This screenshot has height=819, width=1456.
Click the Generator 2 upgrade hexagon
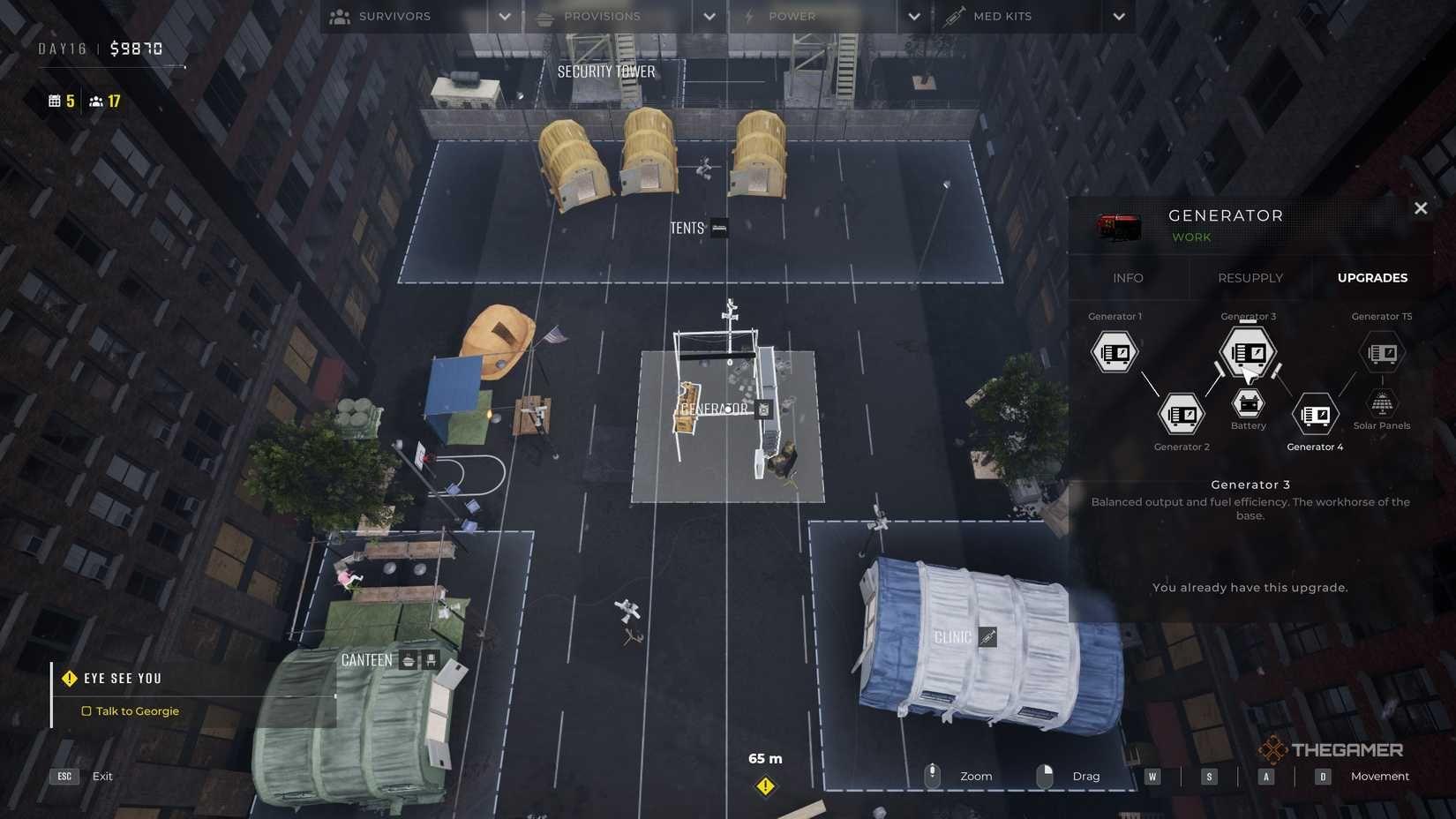click(x=1181, y=413)
